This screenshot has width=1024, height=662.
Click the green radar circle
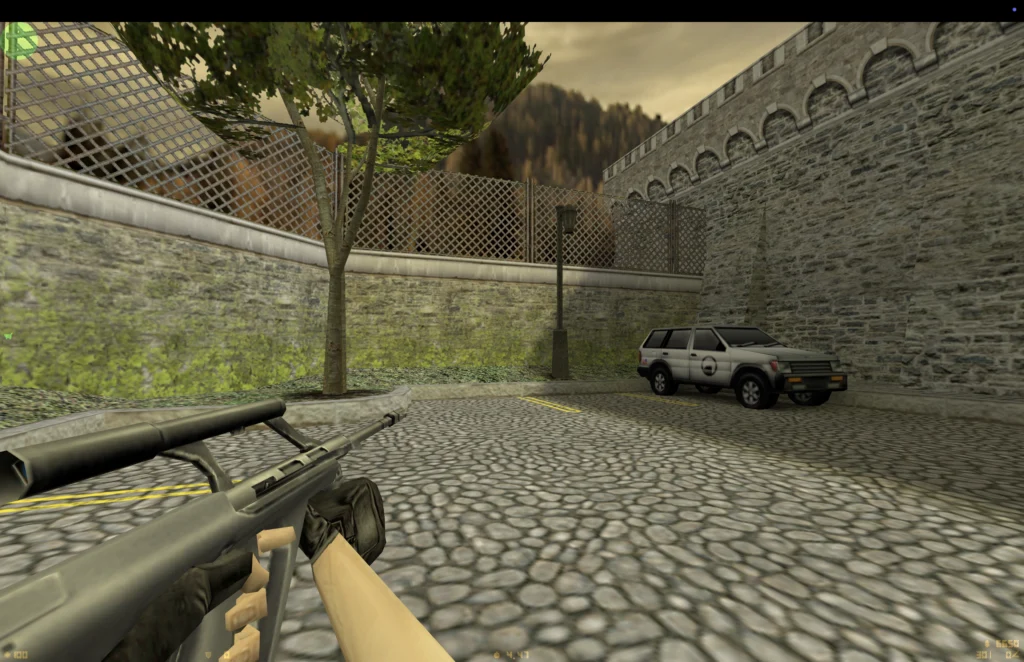(x=19, y=40)
